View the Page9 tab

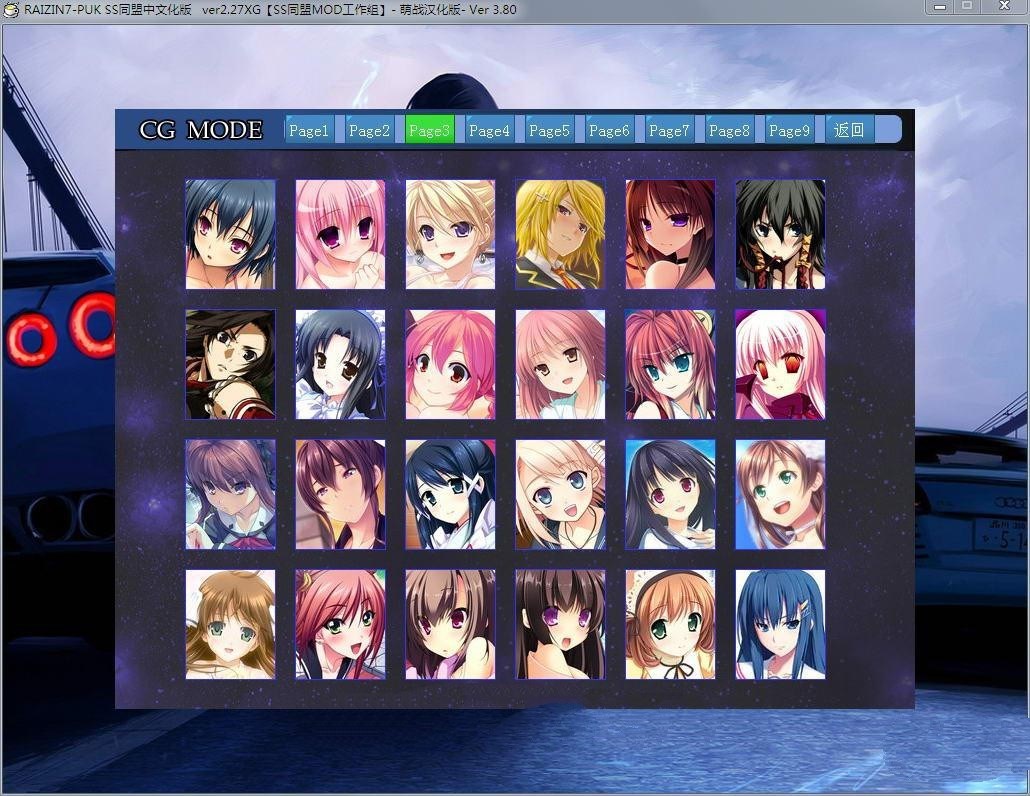coord(789,130)
